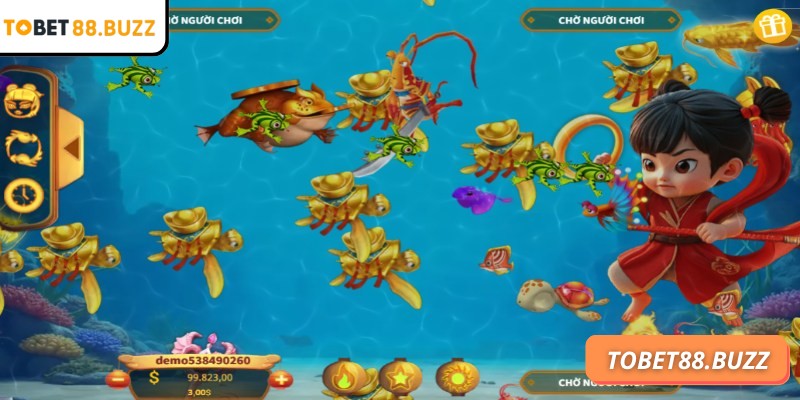Collapse the side panel with arrow tab
The image size is (800, 400).
click(70, 147)
